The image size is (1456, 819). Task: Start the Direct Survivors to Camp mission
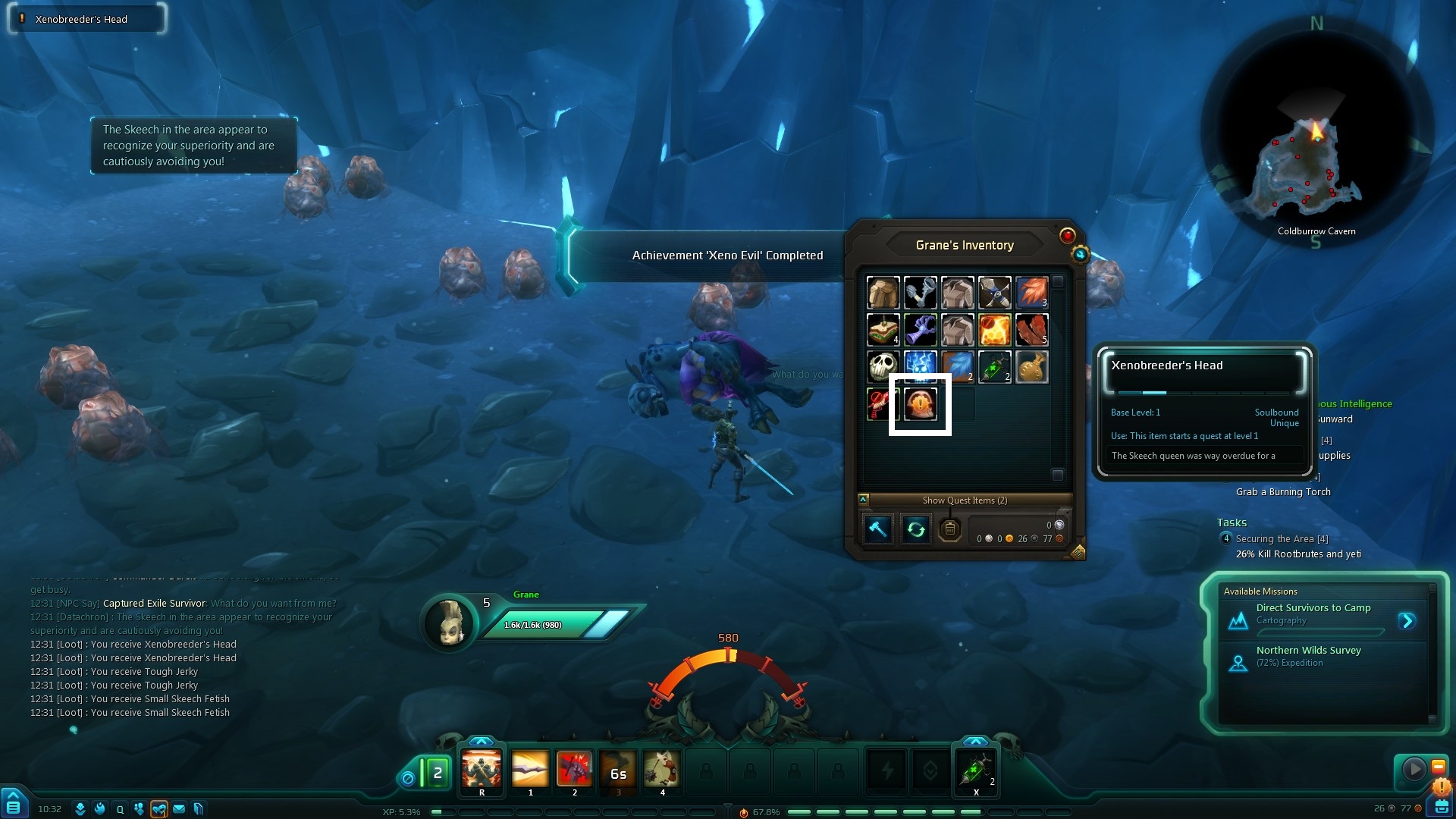[1407, 621]
